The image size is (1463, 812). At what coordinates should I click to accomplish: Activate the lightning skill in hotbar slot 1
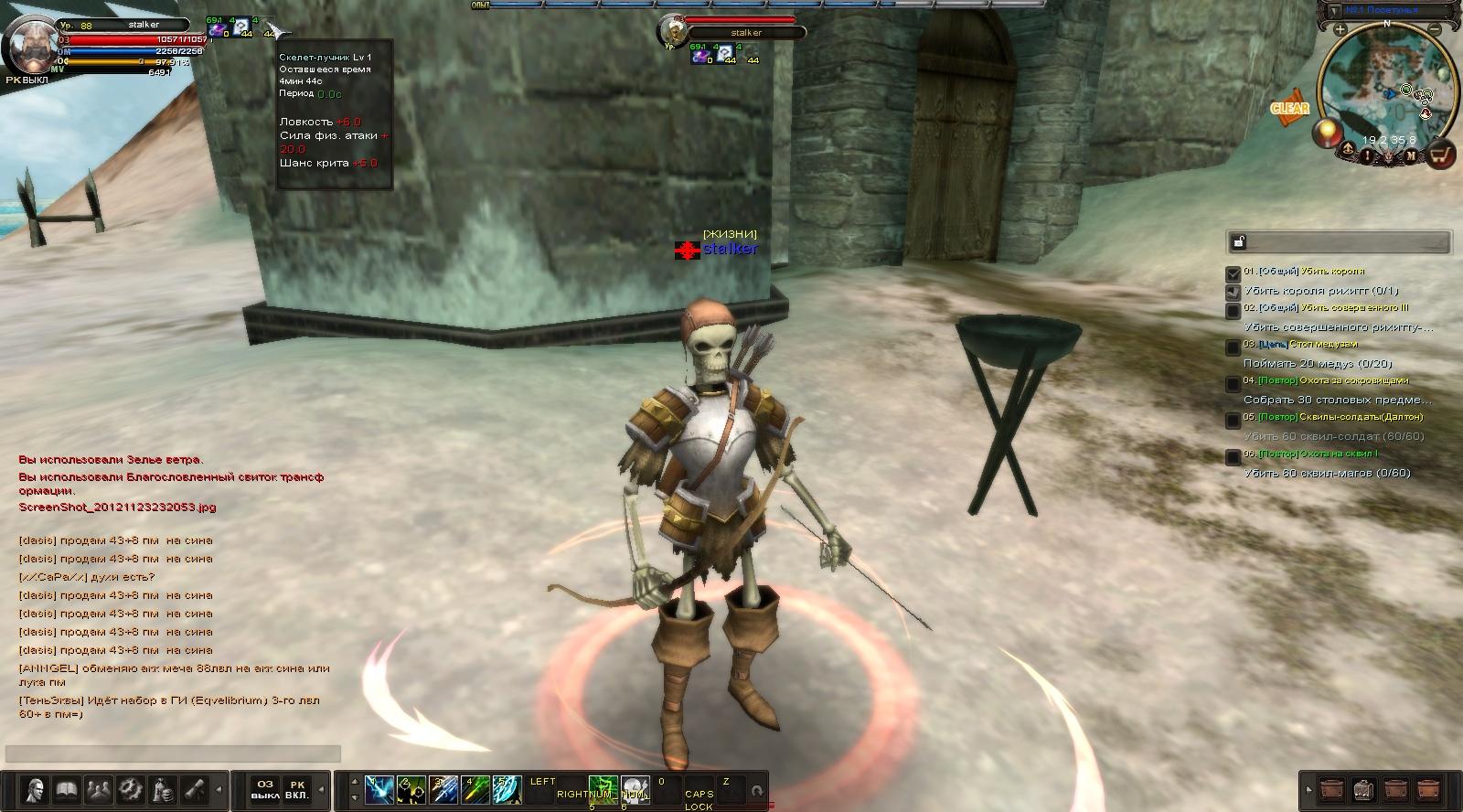click(379, 788)
